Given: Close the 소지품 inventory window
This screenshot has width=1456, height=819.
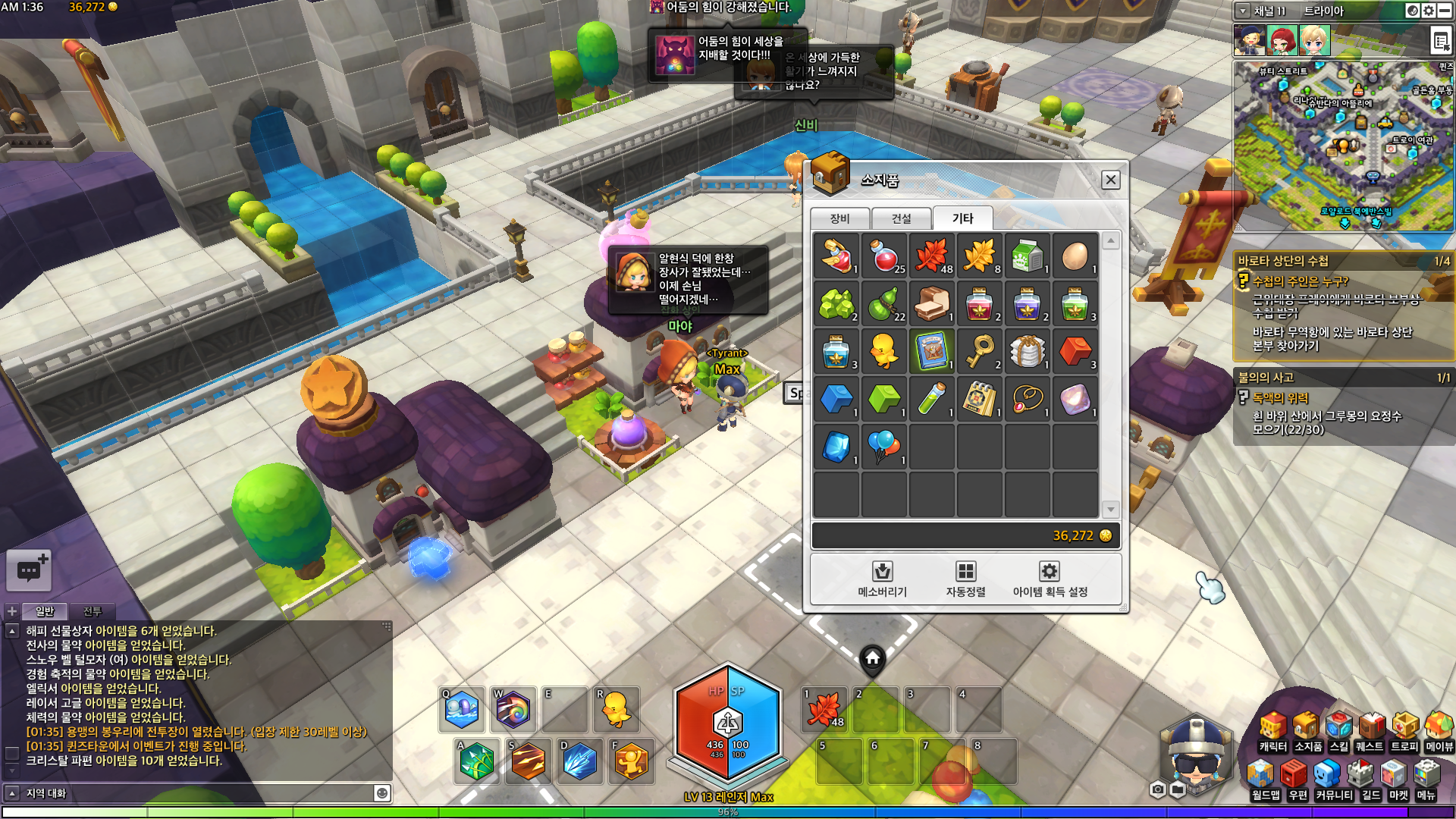Looking at the screenshot, I should click(x=1110, y=180).
